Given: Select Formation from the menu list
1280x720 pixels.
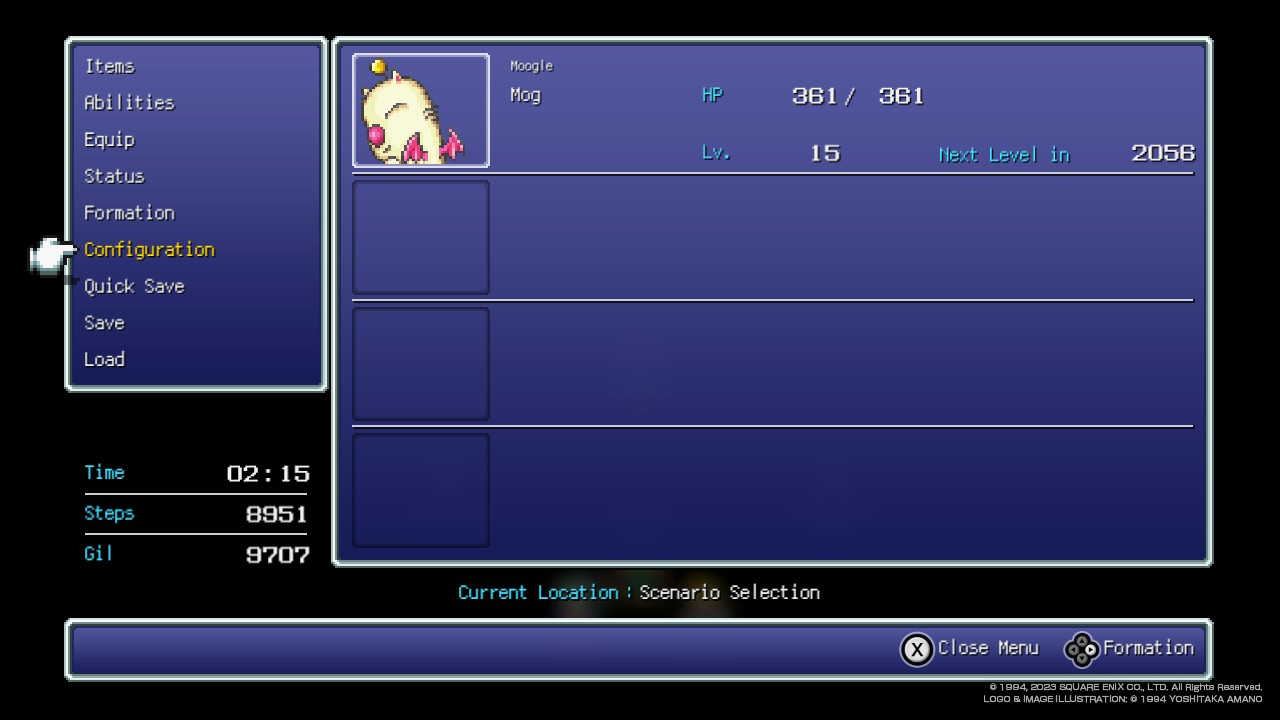Looking at the screenshot, I should pos(129,213).
